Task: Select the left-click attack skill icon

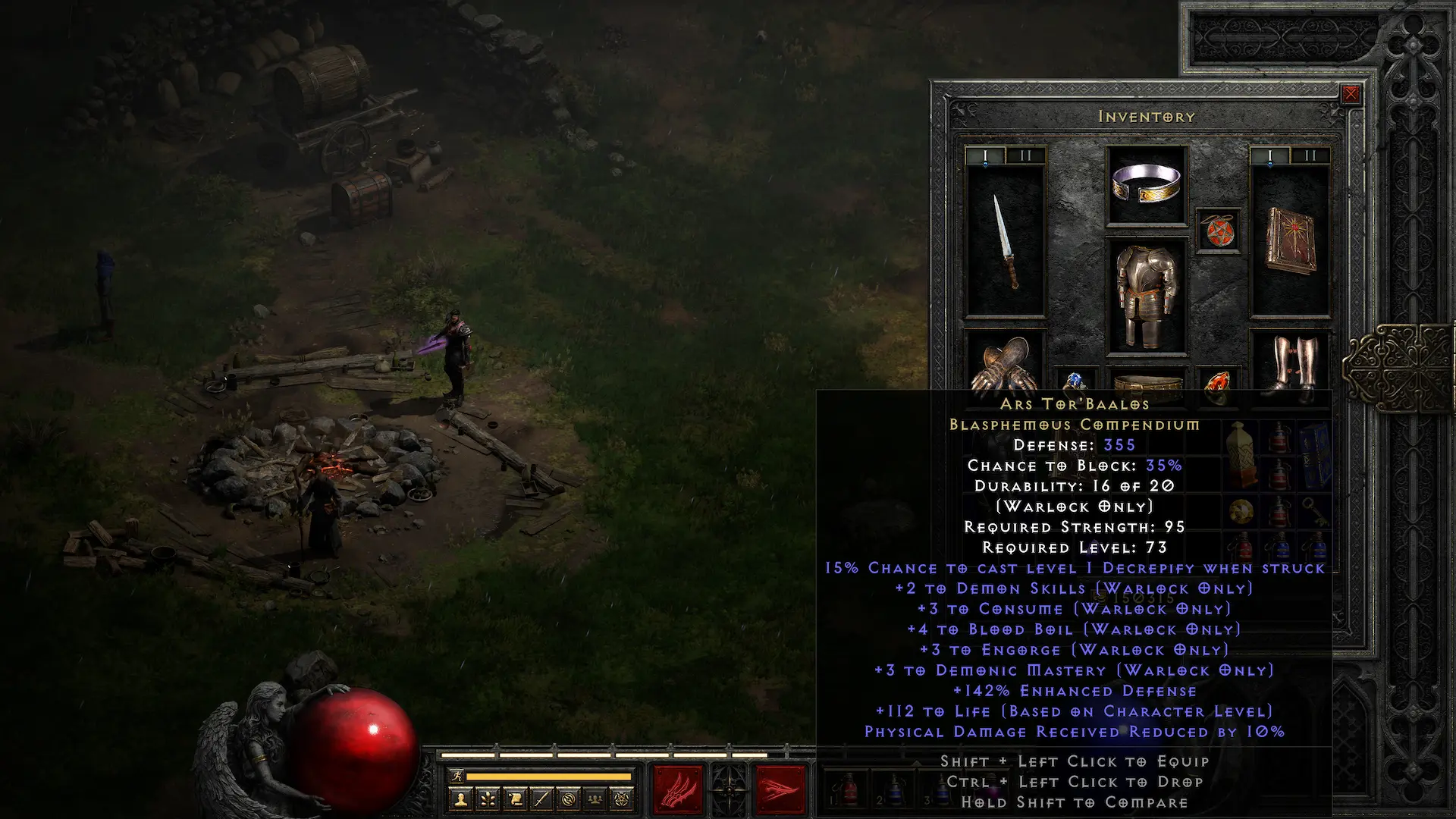Action: coord(677,789)
